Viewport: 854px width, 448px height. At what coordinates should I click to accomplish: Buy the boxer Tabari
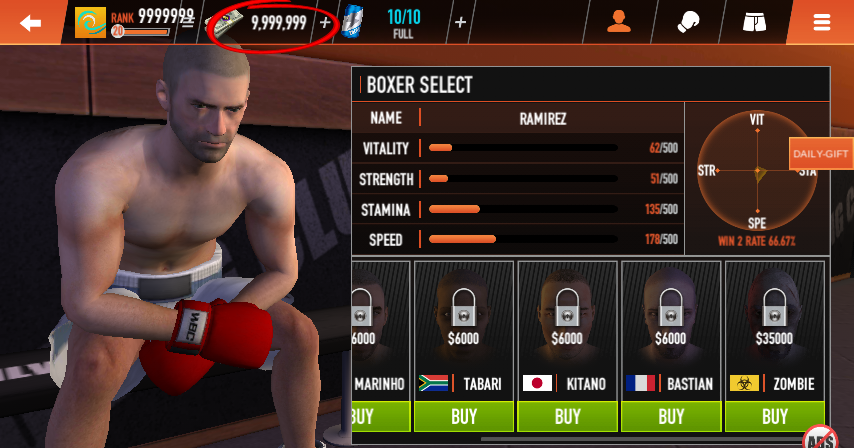(x=463, y=416)
